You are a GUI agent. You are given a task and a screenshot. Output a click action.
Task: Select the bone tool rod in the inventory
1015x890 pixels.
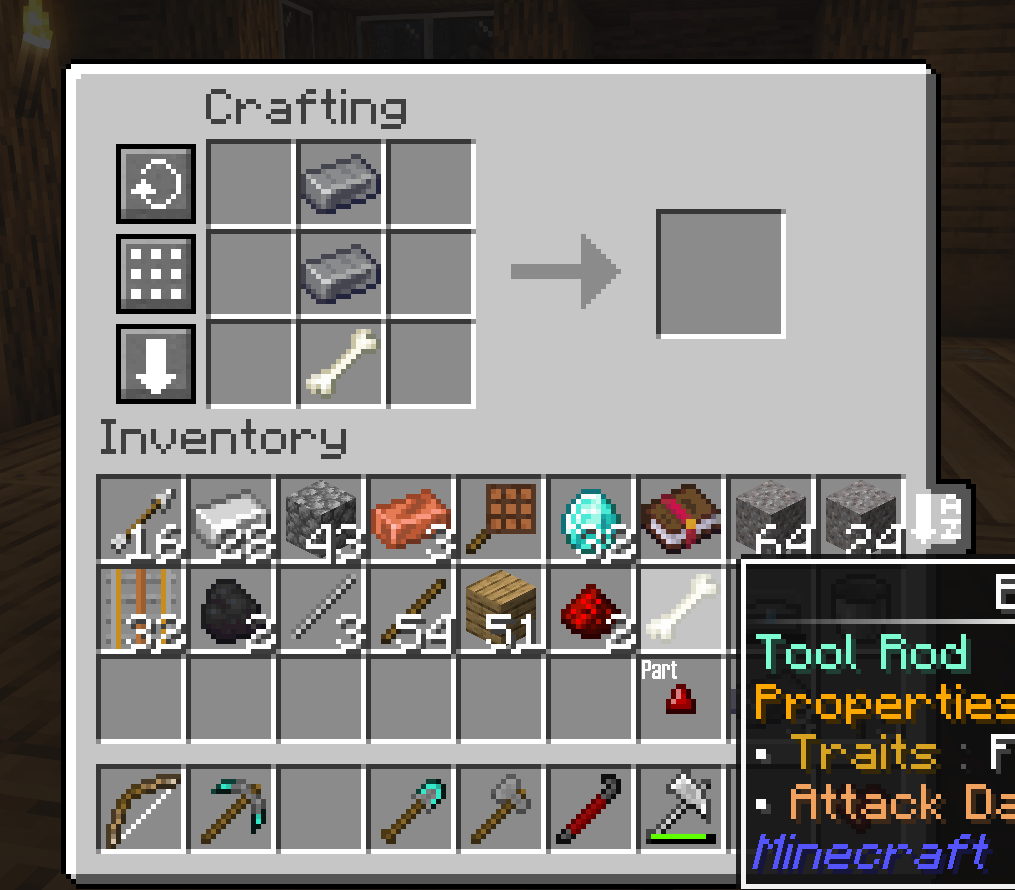tap(681, 608)
